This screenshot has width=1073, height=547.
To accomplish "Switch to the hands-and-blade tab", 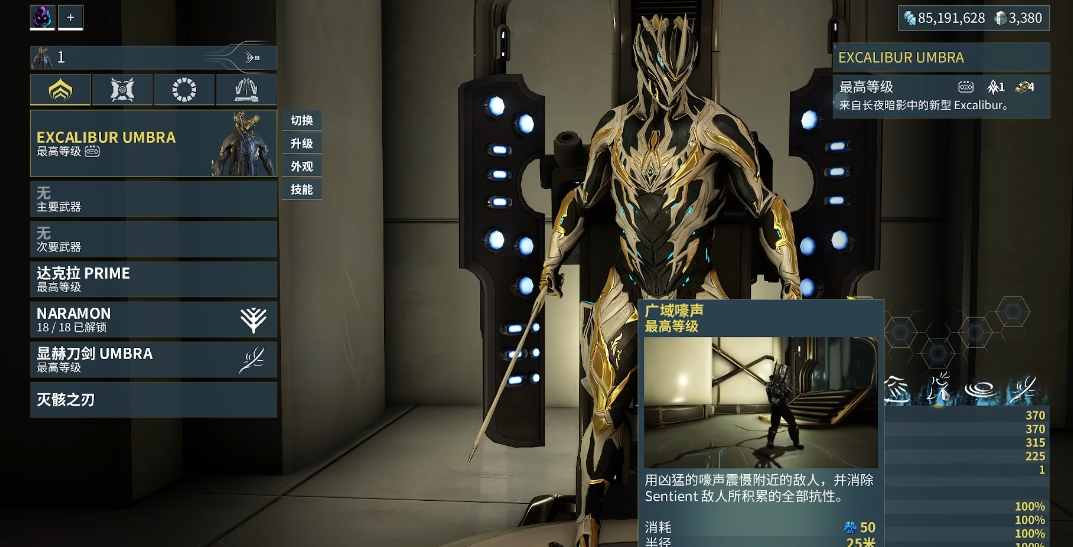I will 246,90.
